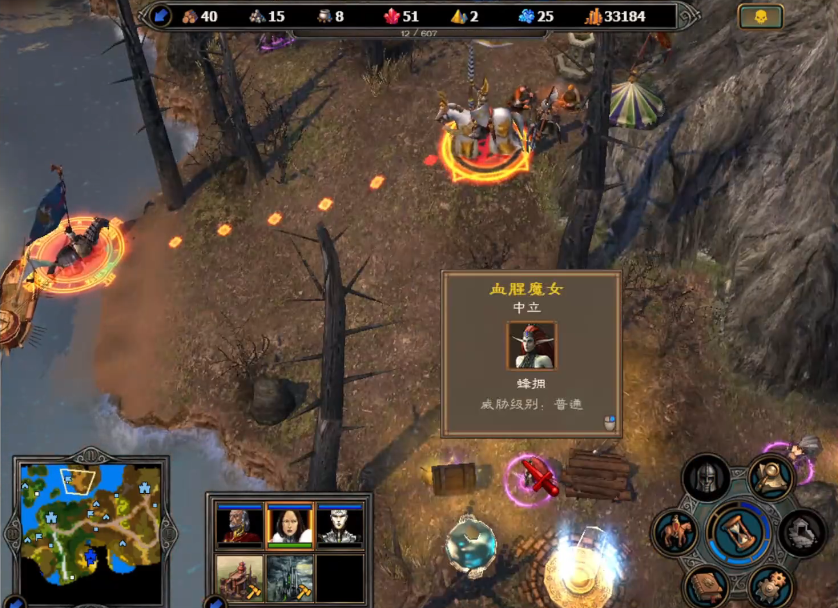Open the gears system options menu
Viewport: 838px width, 608px height.
coord(771,585)
